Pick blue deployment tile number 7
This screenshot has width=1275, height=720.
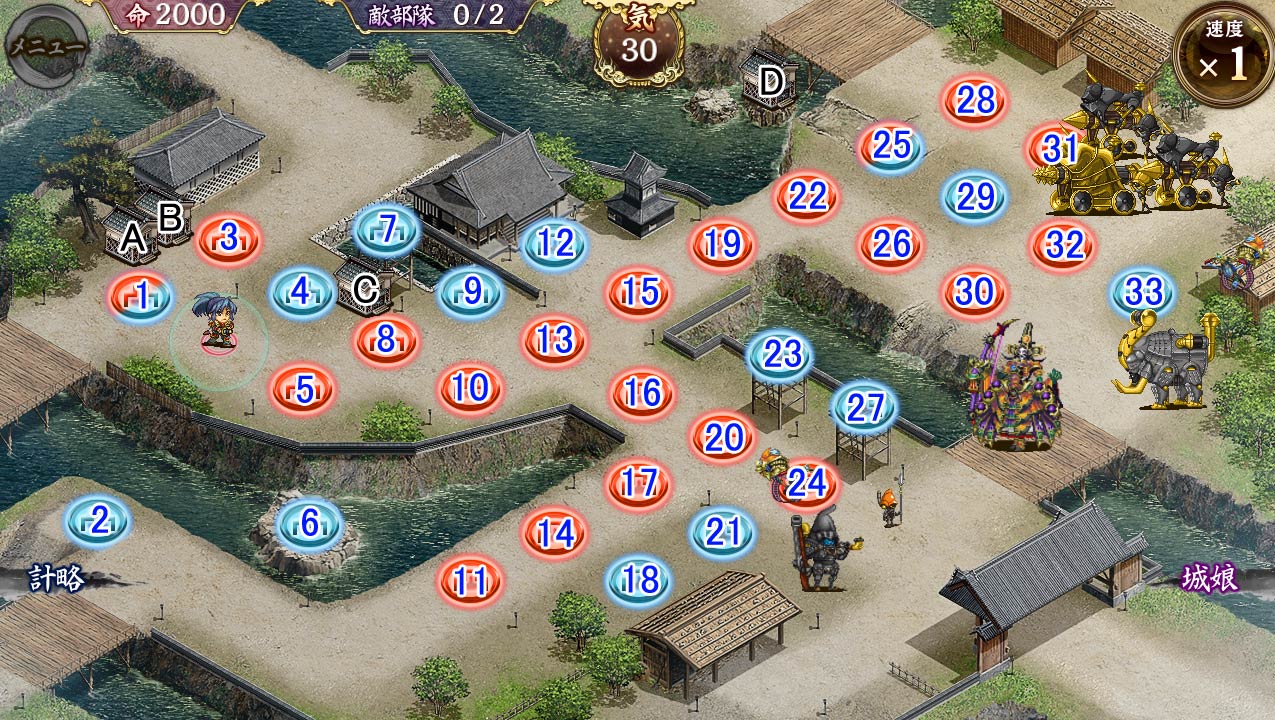[387, 230]
